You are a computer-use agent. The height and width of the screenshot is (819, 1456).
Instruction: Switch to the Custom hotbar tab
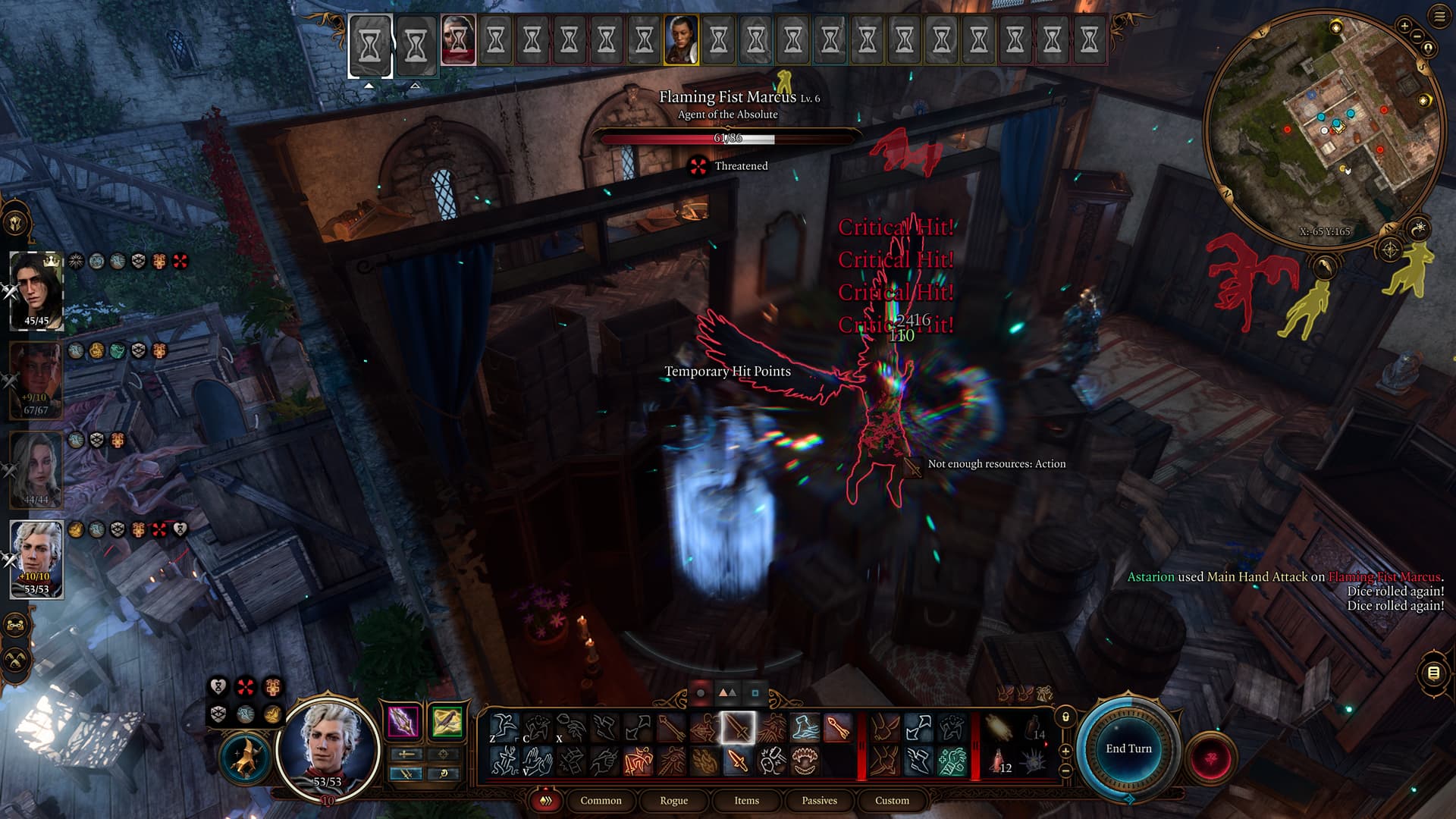point(892,801)
